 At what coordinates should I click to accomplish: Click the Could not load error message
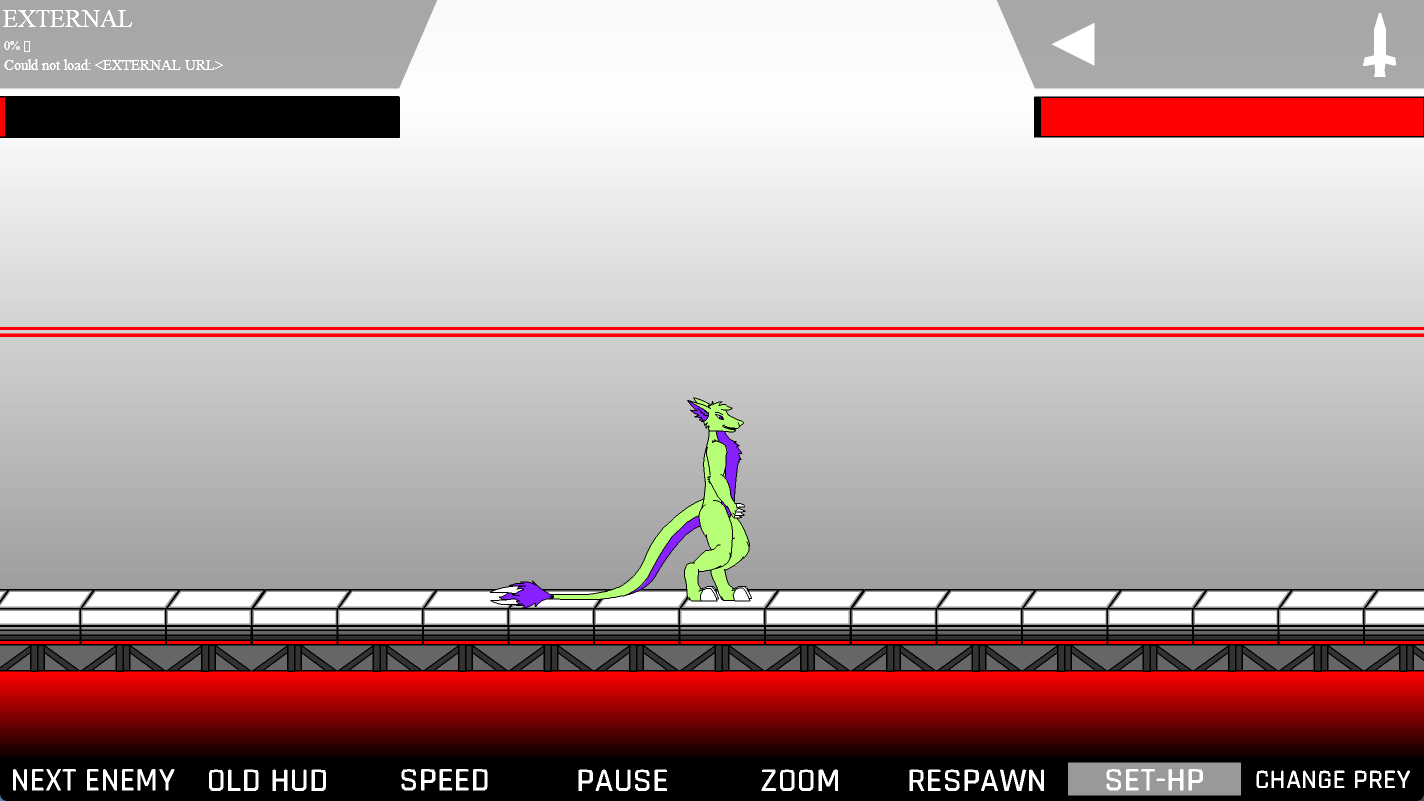tap(113, 64)
